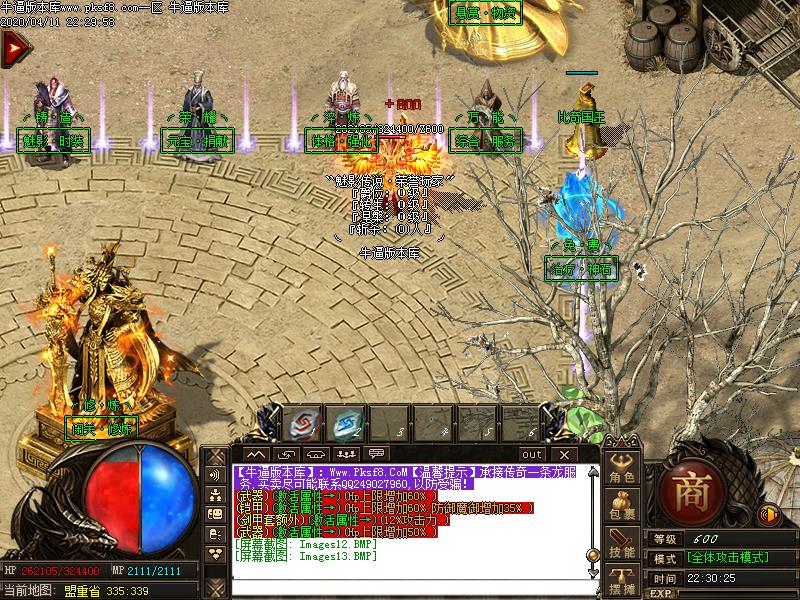Open the 摆摊 stall vendor menu

[x=623, y=582]
